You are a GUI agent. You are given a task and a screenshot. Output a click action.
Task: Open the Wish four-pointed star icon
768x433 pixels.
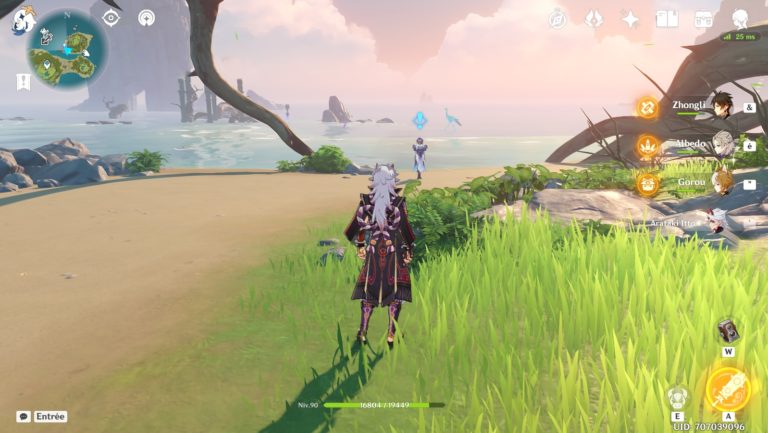pyautogui.click(x=631, y=18)
